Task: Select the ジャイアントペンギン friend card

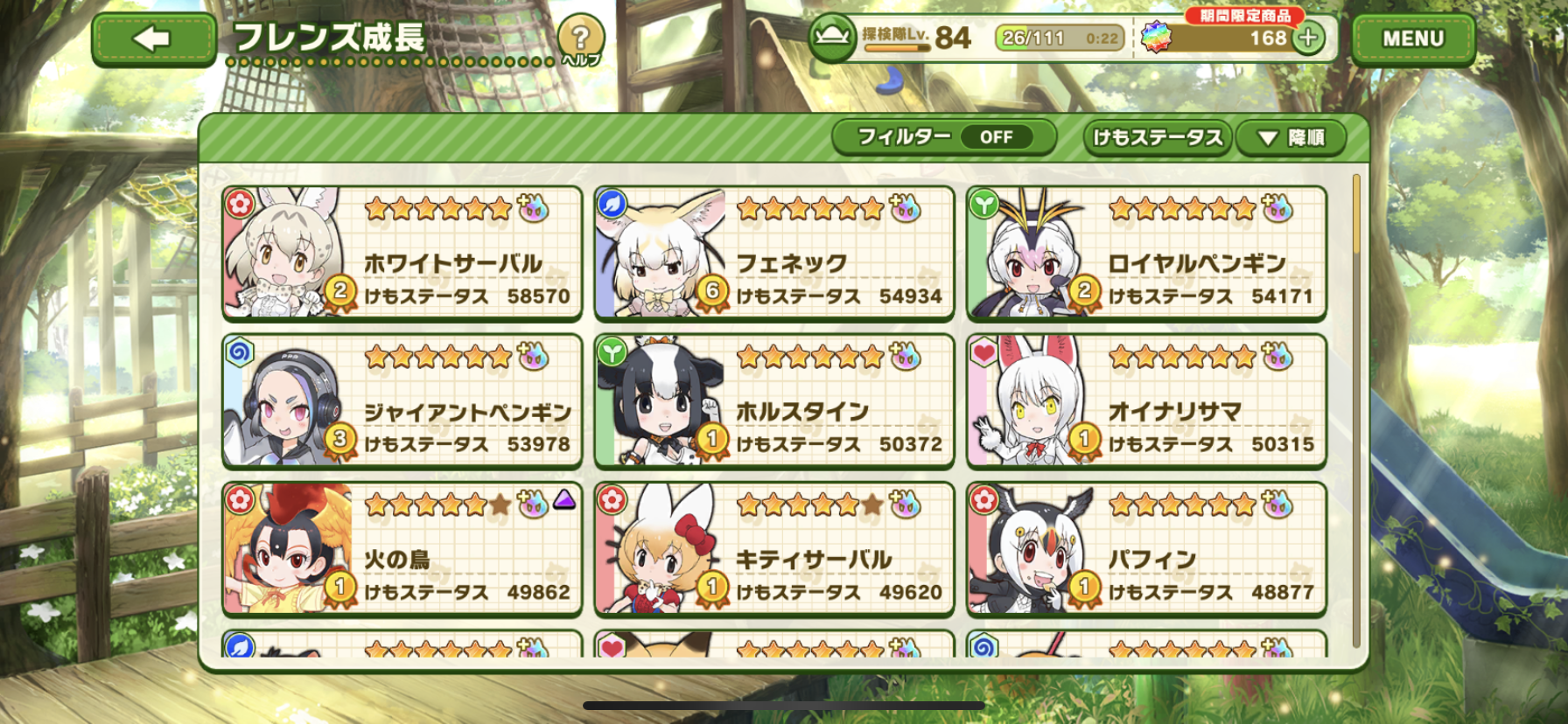Action: pos(402,400)
